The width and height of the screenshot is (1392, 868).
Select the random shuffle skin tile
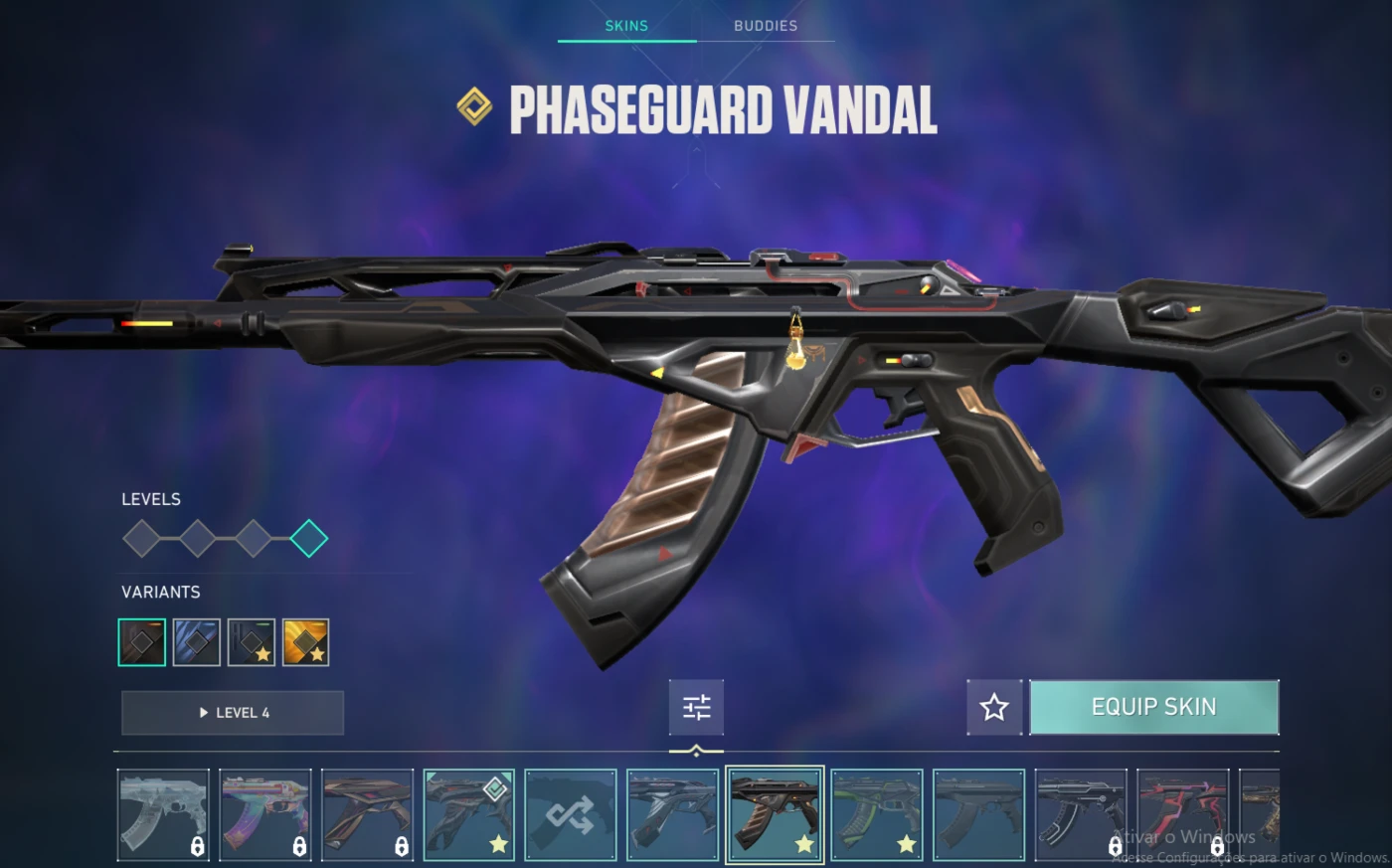point(571,814)
